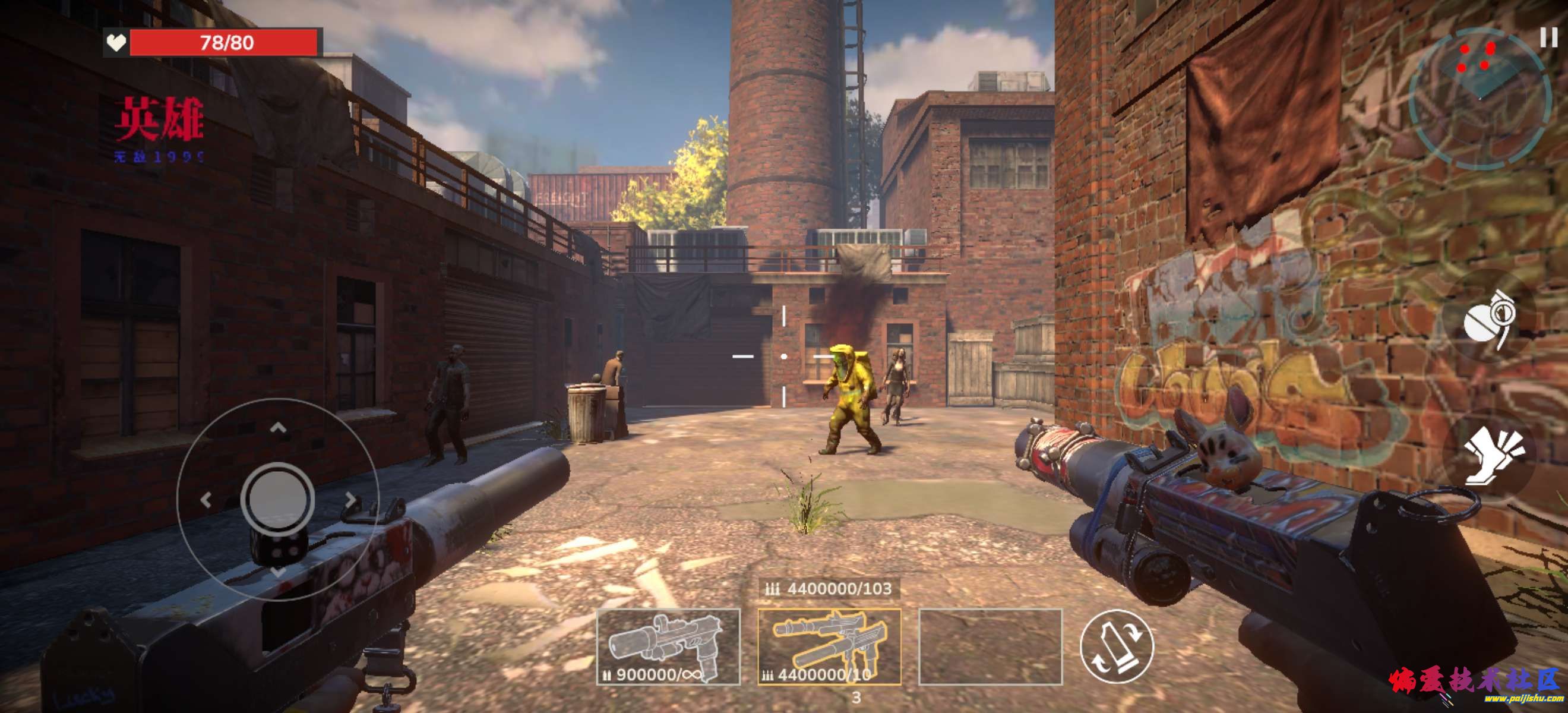Select the single silenced pistol weapon slot

point(668,646)
